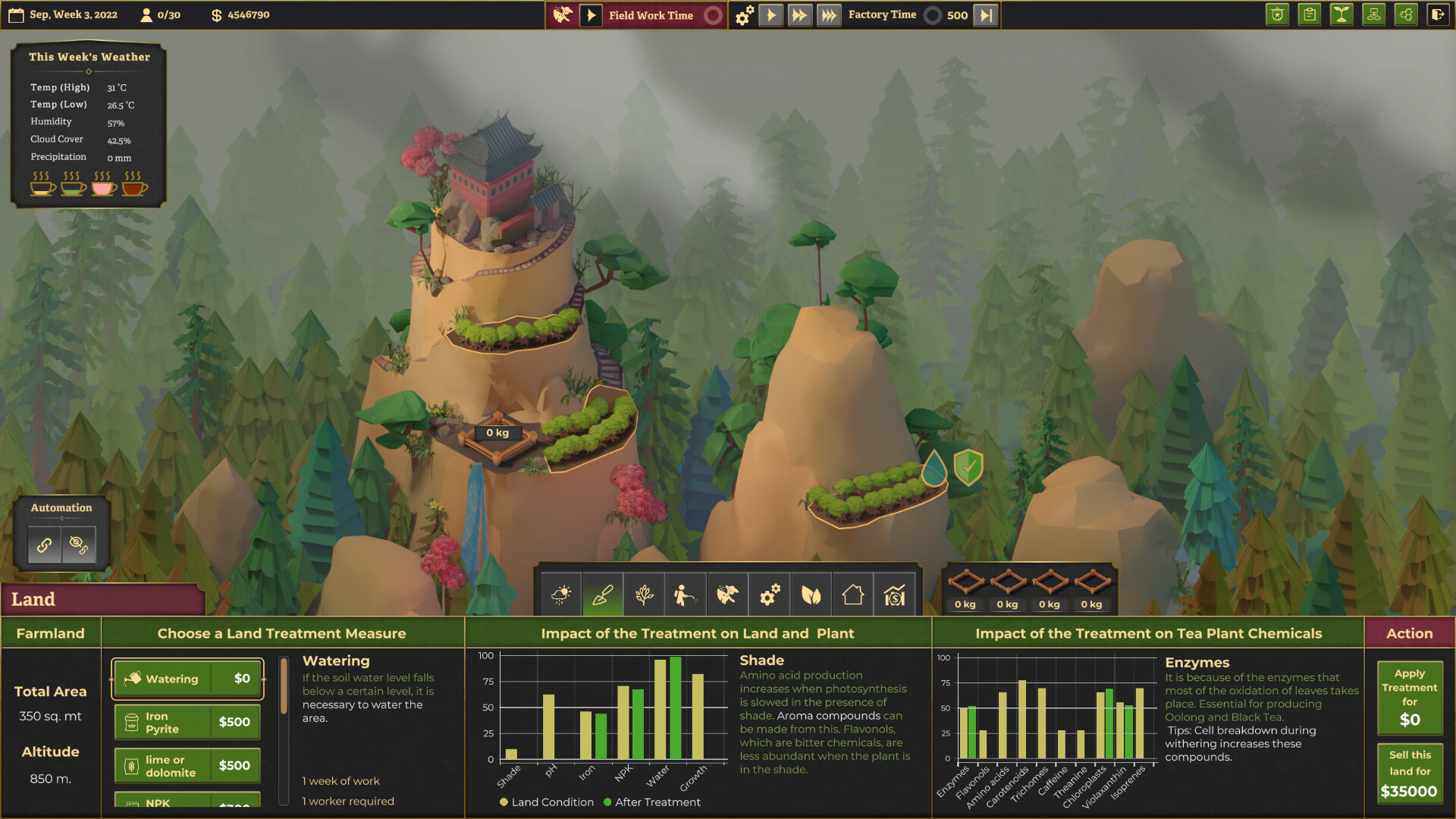Select the planting tool showing a tea sprout

pos(644,595)
